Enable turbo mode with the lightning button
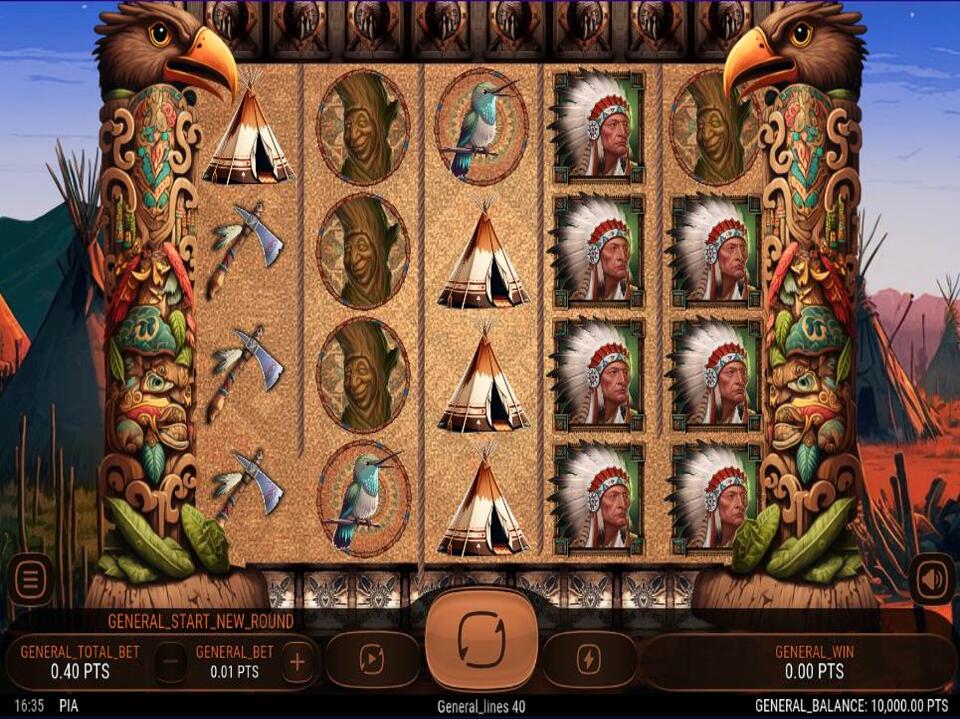This screenshot has width=960, height=719. click(x=589, y=659)
